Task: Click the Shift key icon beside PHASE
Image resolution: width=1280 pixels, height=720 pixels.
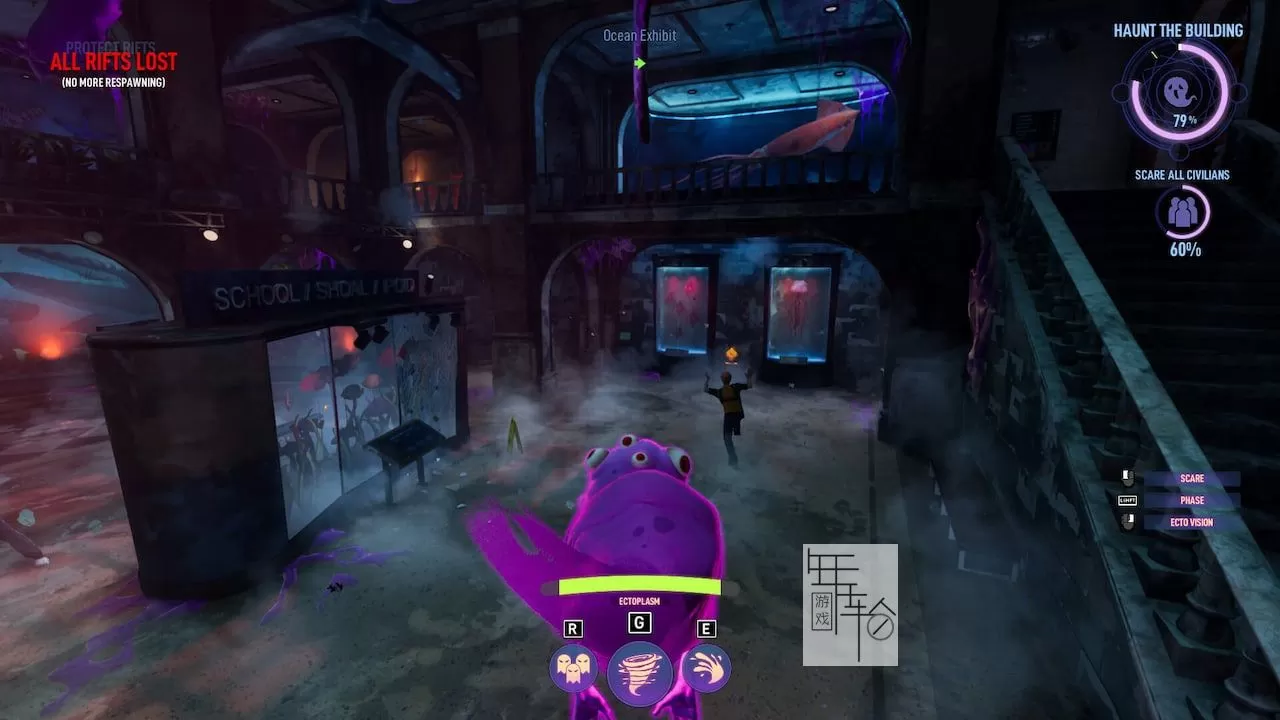Action: pos(1128,500)
